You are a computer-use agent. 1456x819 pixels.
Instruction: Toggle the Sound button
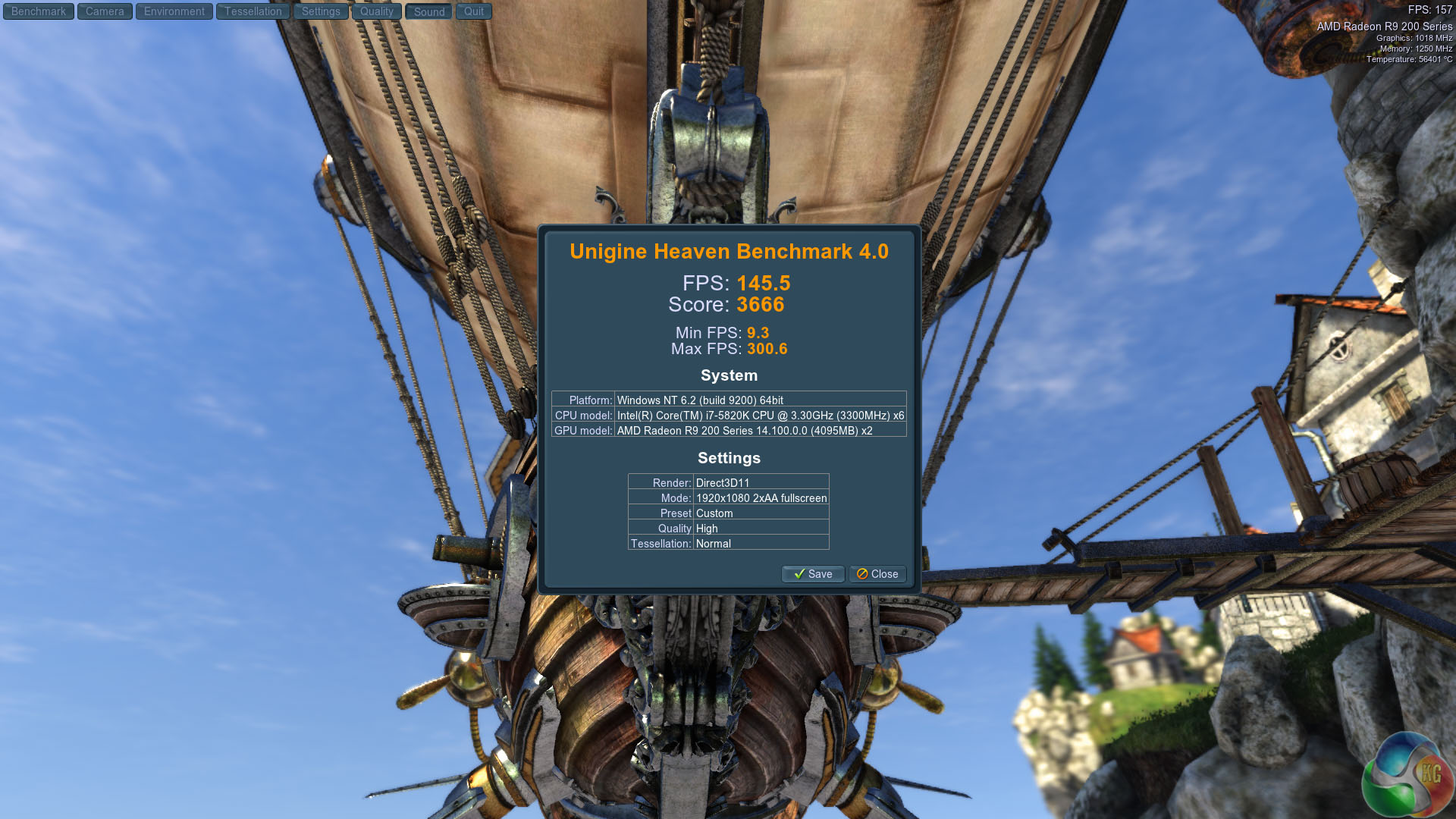pos(429,11)
